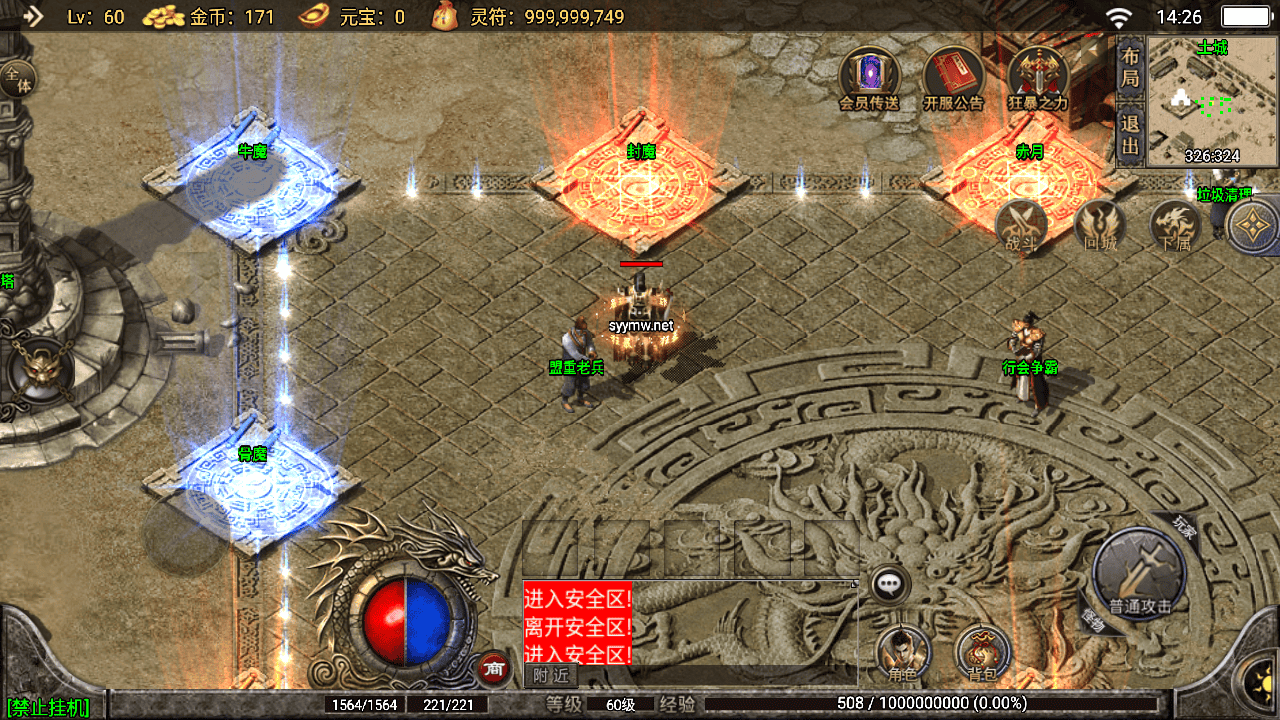This screenshot has width=1280, height=720.
Task: Open the 背包 backpack inventory
Action: pyautogui.click(x=983, y=653)
